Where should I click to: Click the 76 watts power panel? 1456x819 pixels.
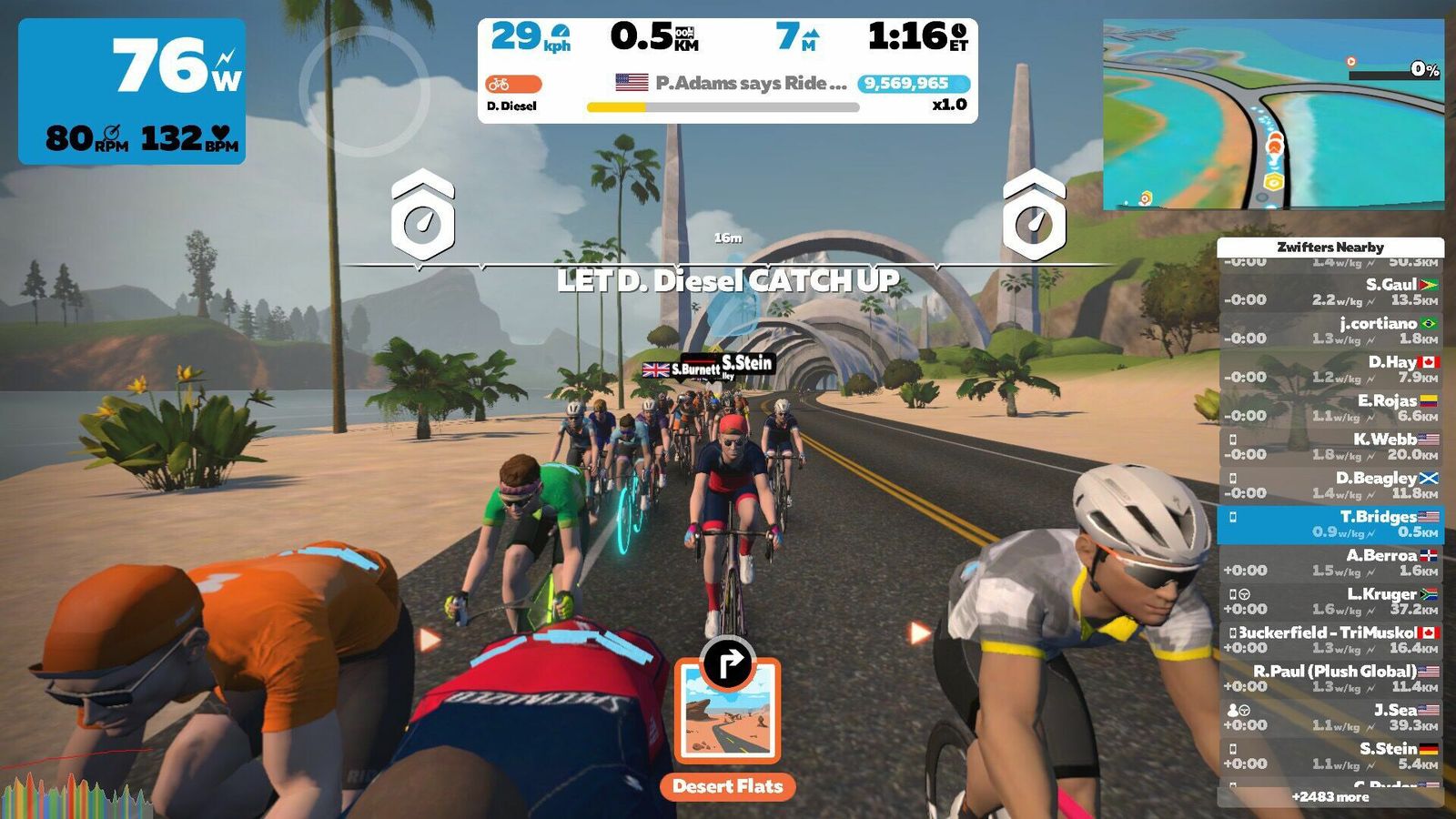tap(132, 91)
